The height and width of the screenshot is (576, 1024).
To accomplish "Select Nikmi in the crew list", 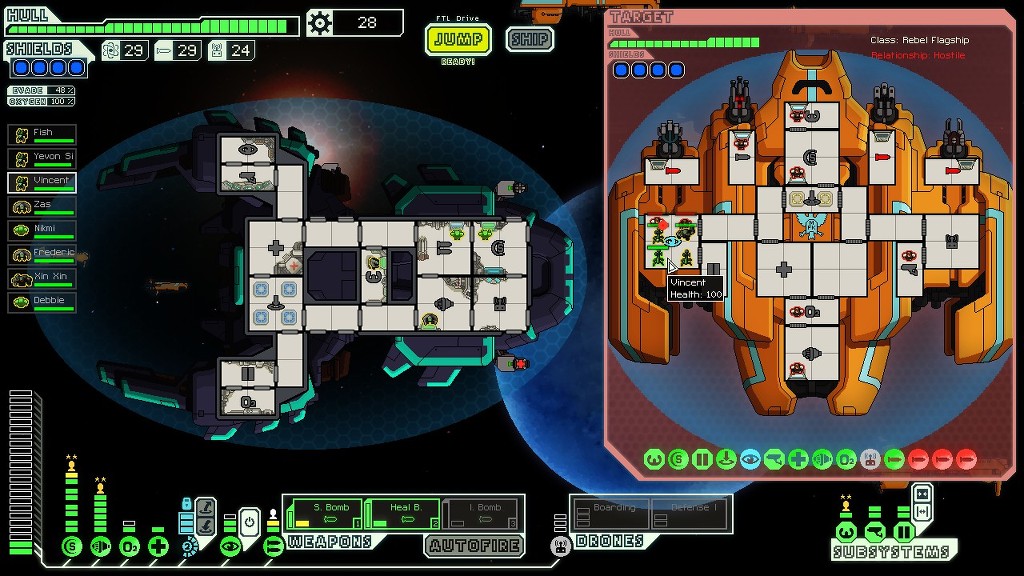I will coord(43,230).
